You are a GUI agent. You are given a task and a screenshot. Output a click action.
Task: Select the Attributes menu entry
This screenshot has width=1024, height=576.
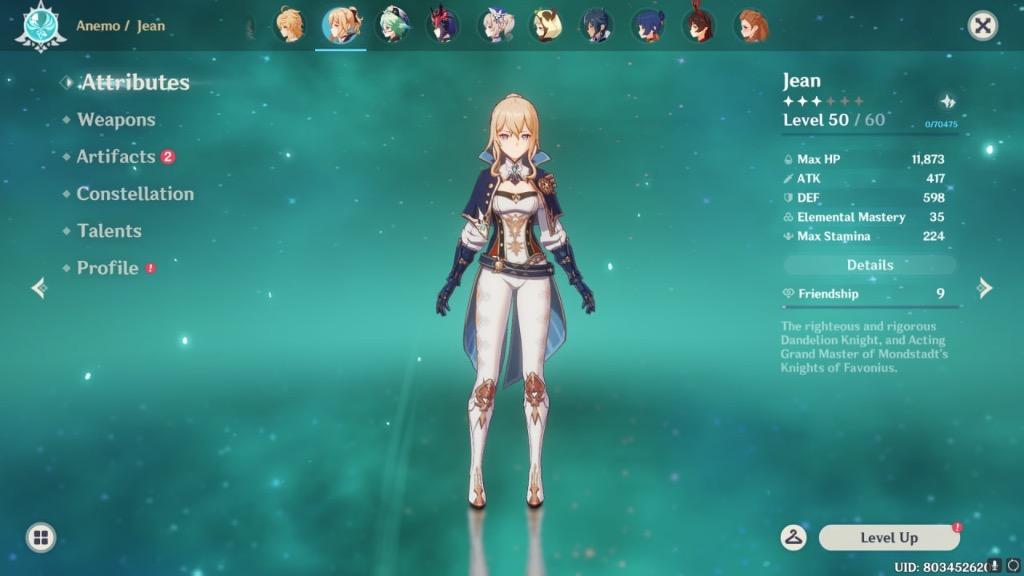pyautogui.click(x=135, y=83)
